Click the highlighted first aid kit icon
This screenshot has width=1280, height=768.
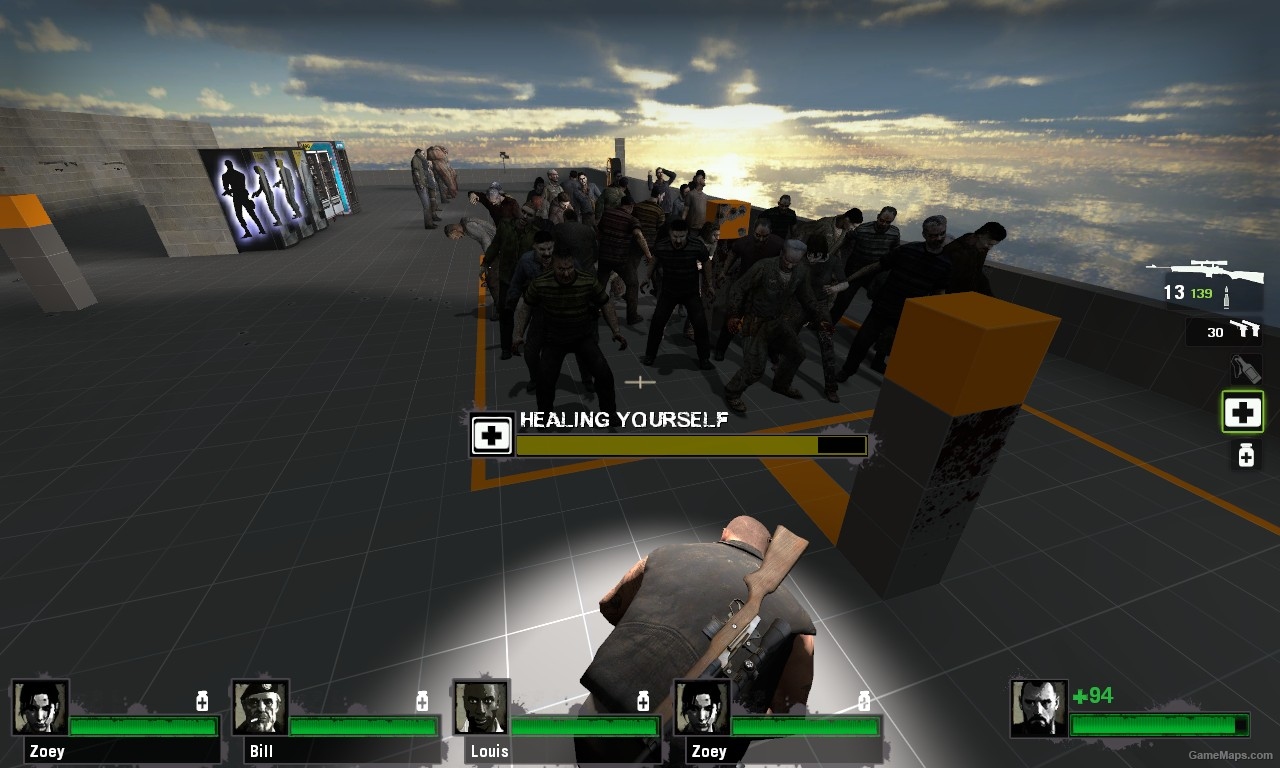1242,411
